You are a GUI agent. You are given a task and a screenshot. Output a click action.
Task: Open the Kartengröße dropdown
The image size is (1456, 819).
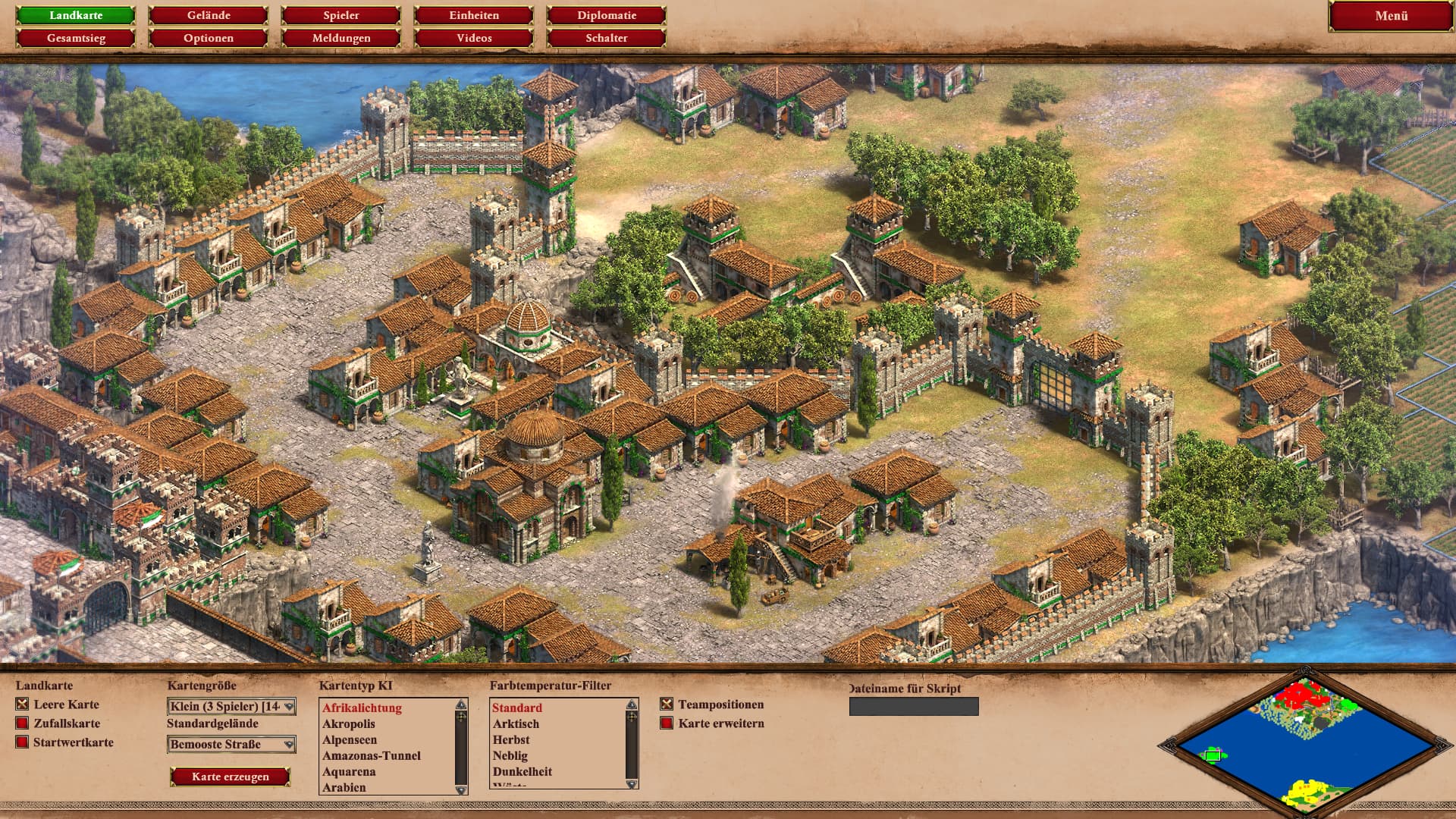click(x=231, y=707)
